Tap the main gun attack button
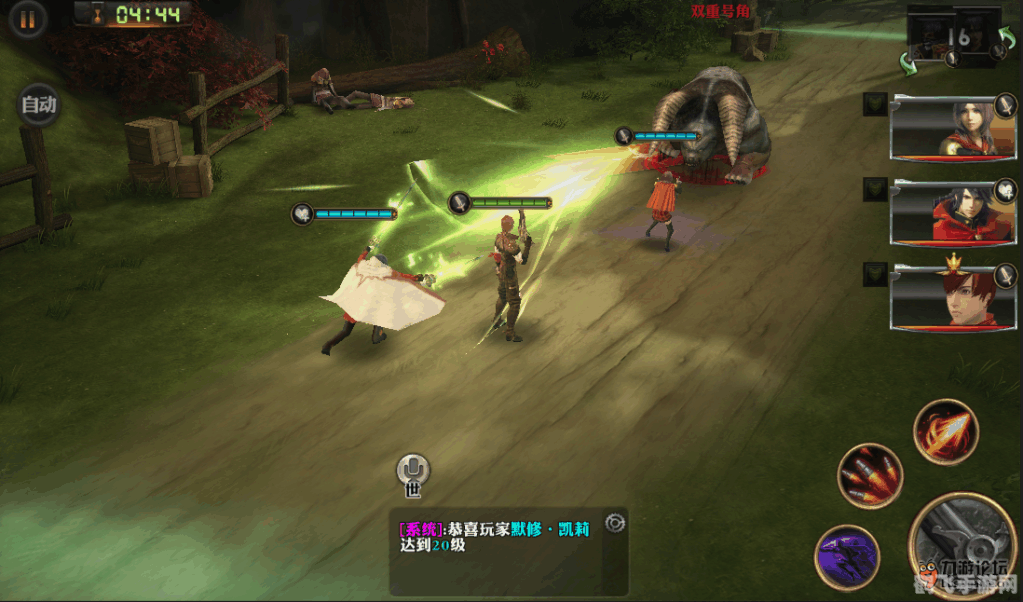Image resolution: width=1023 pixels, height=602 pixels. click(960, 545)
